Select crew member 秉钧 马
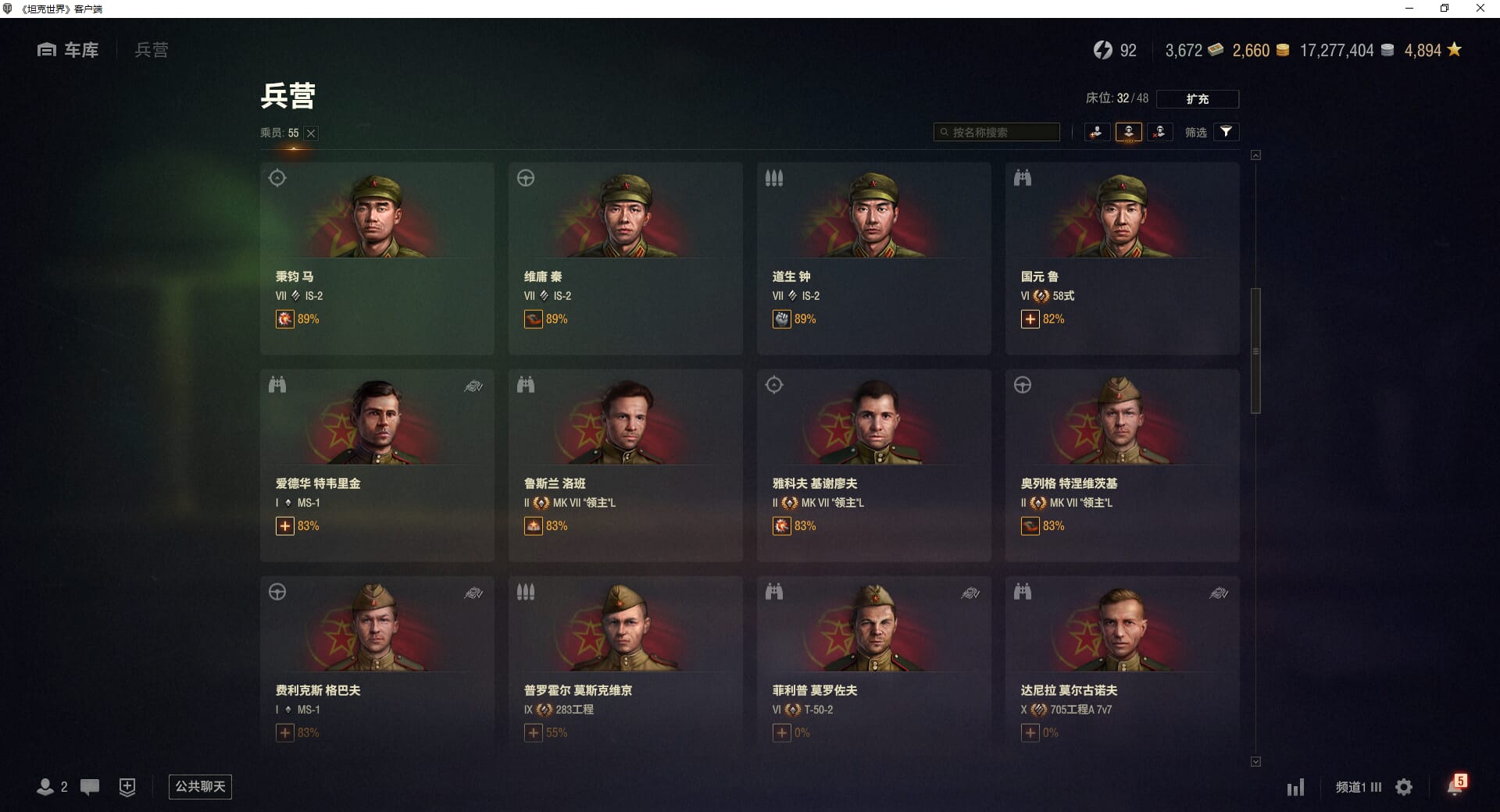 coord(377,258)
